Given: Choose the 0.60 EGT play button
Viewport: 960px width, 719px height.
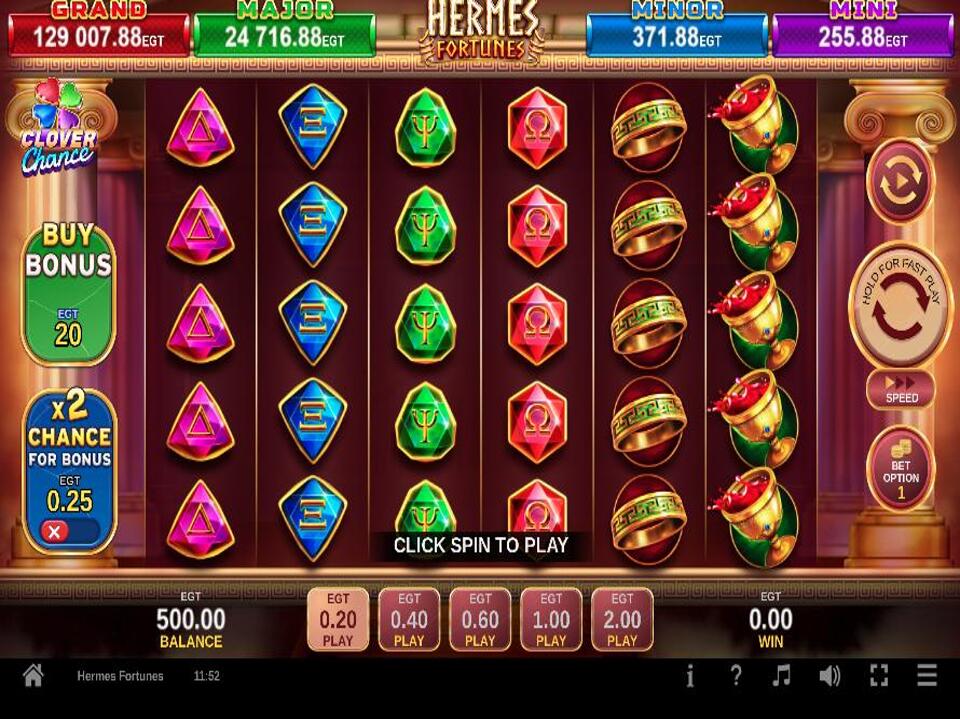Looking at the screenshot, I should click(x=480, y=619).
